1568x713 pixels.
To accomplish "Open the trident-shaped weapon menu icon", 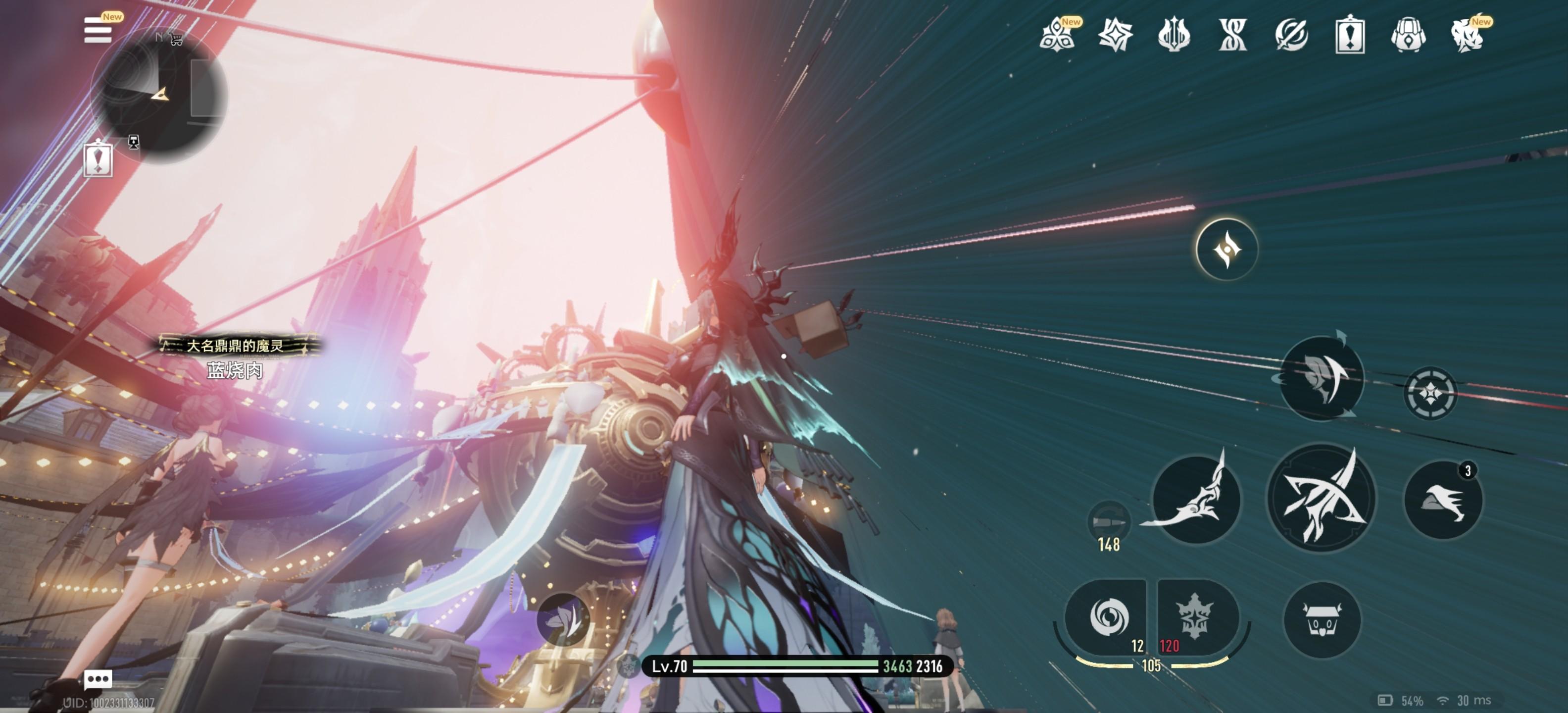I will coord(1174,35).
